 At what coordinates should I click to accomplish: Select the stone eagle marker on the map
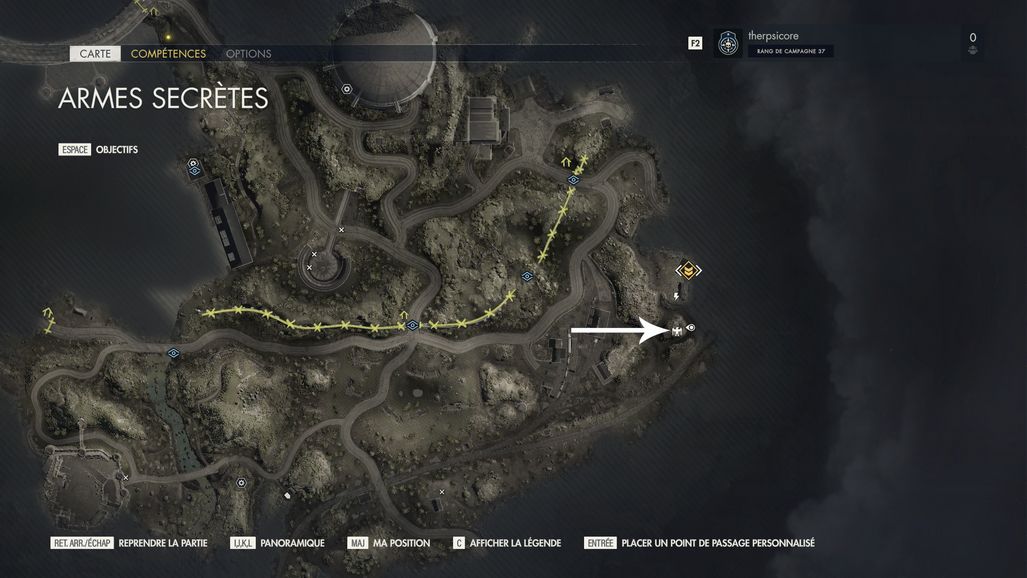[677, 330]
